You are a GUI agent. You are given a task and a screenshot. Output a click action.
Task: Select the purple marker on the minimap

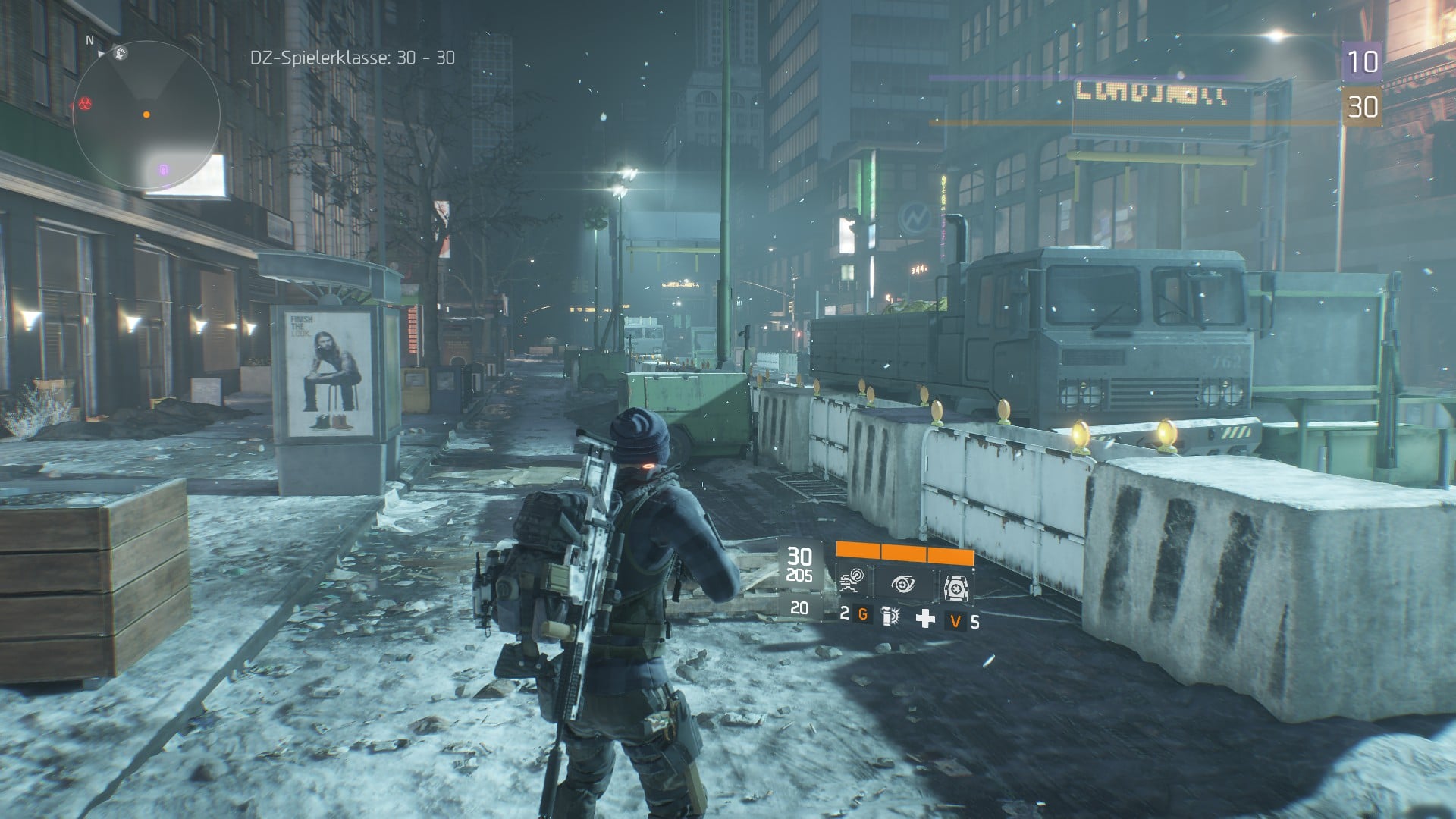[164, 169]
